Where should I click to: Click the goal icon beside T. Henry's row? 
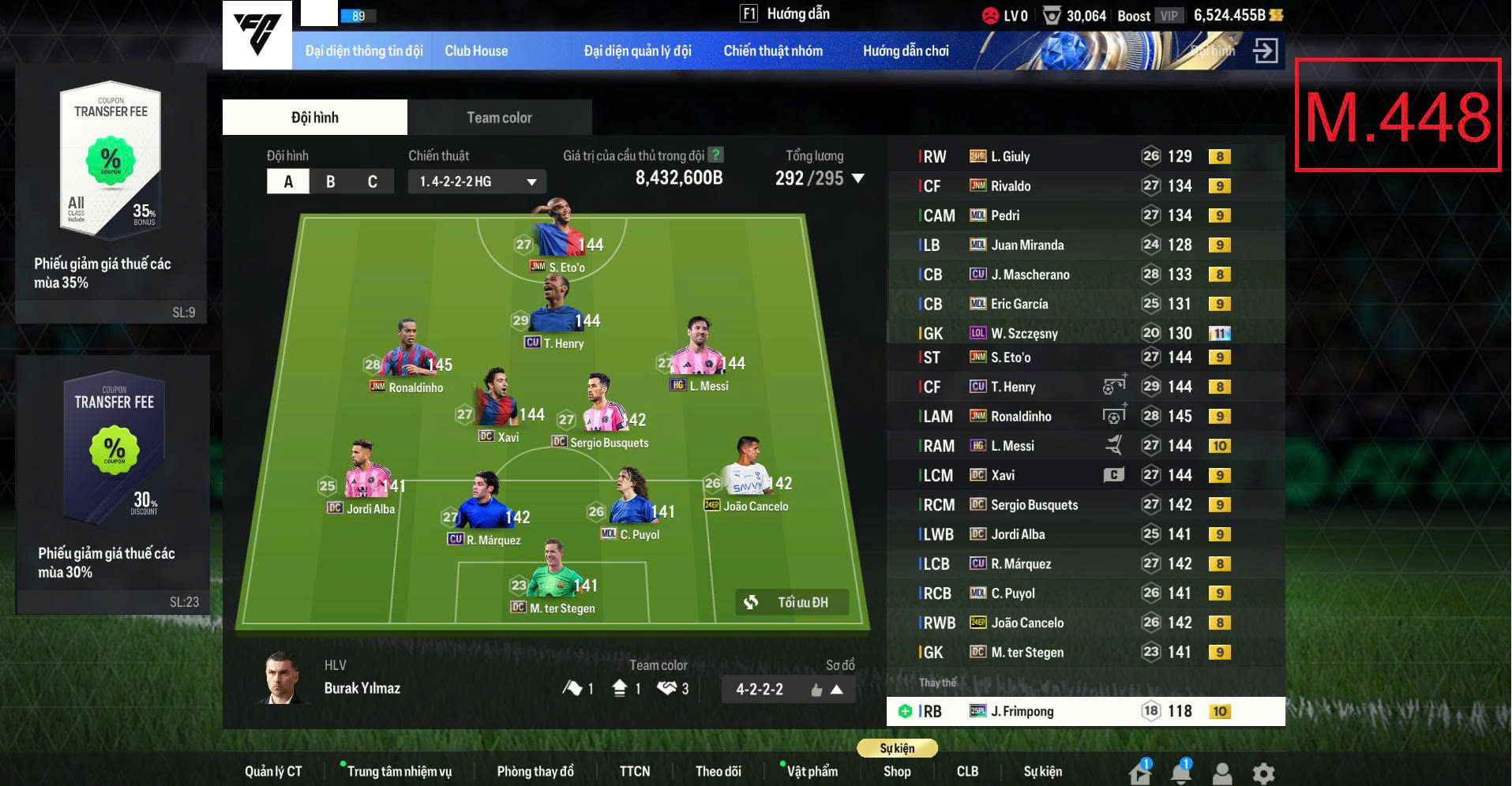point(1115,387)
